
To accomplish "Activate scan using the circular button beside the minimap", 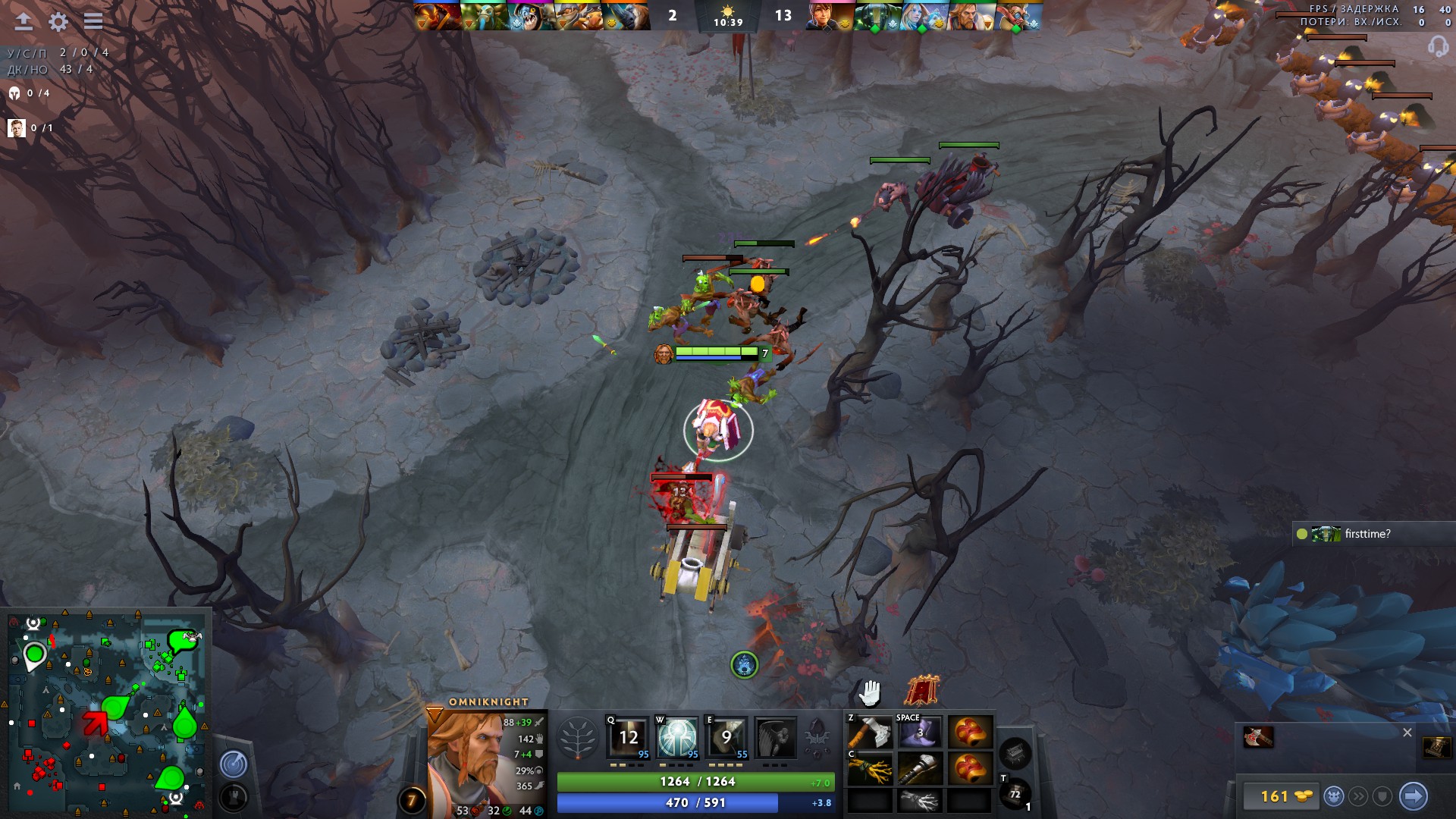I will point(234,765).
